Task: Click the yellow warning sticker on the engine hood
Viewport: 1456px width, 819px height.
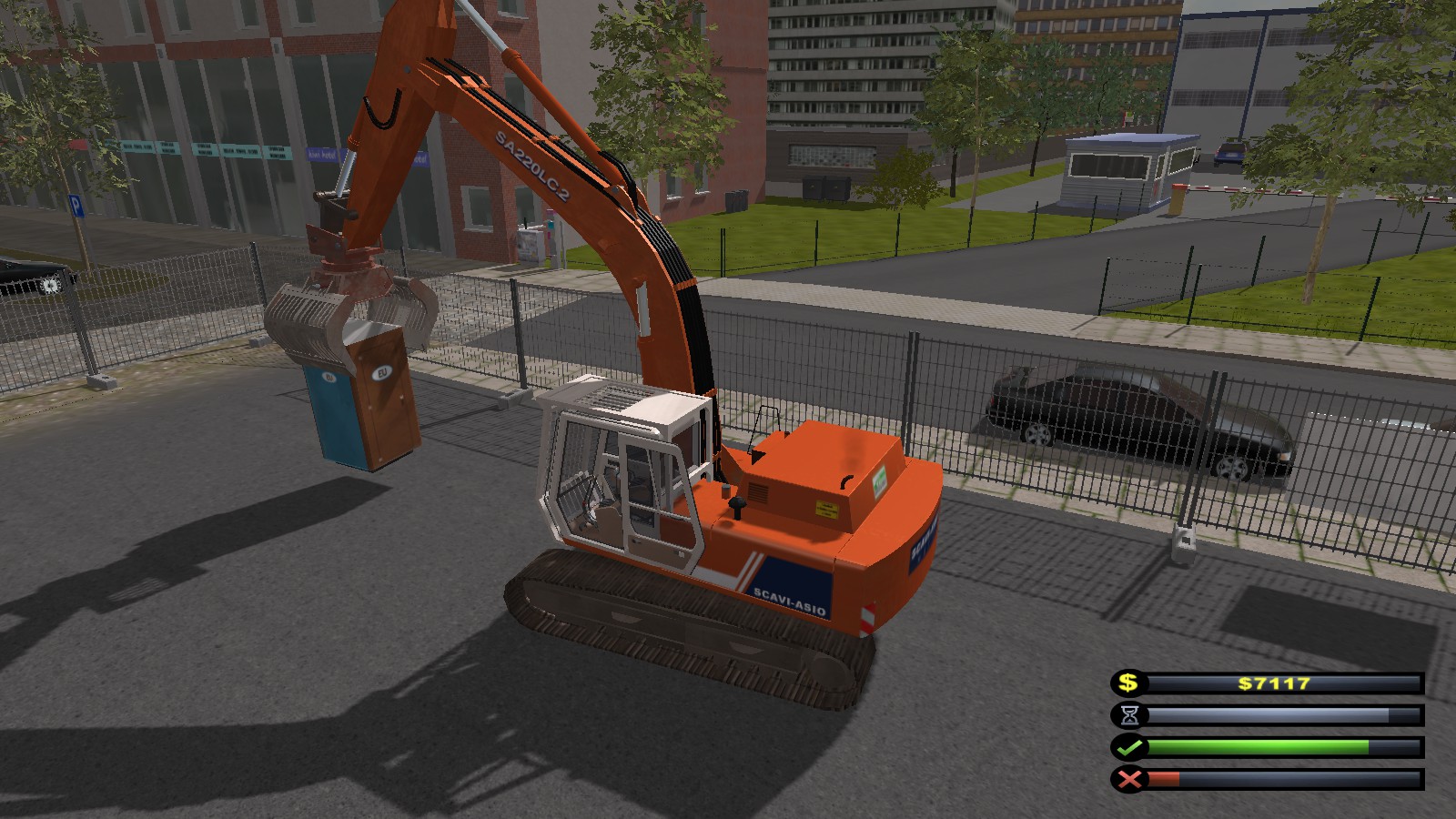Action: [828, 507]
